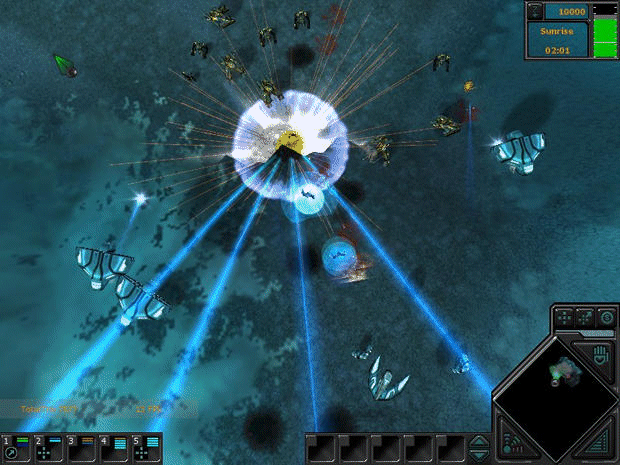Viewport: 620px width, 465px height.
Task: Select control group 3
Action: tap(81, 447)
